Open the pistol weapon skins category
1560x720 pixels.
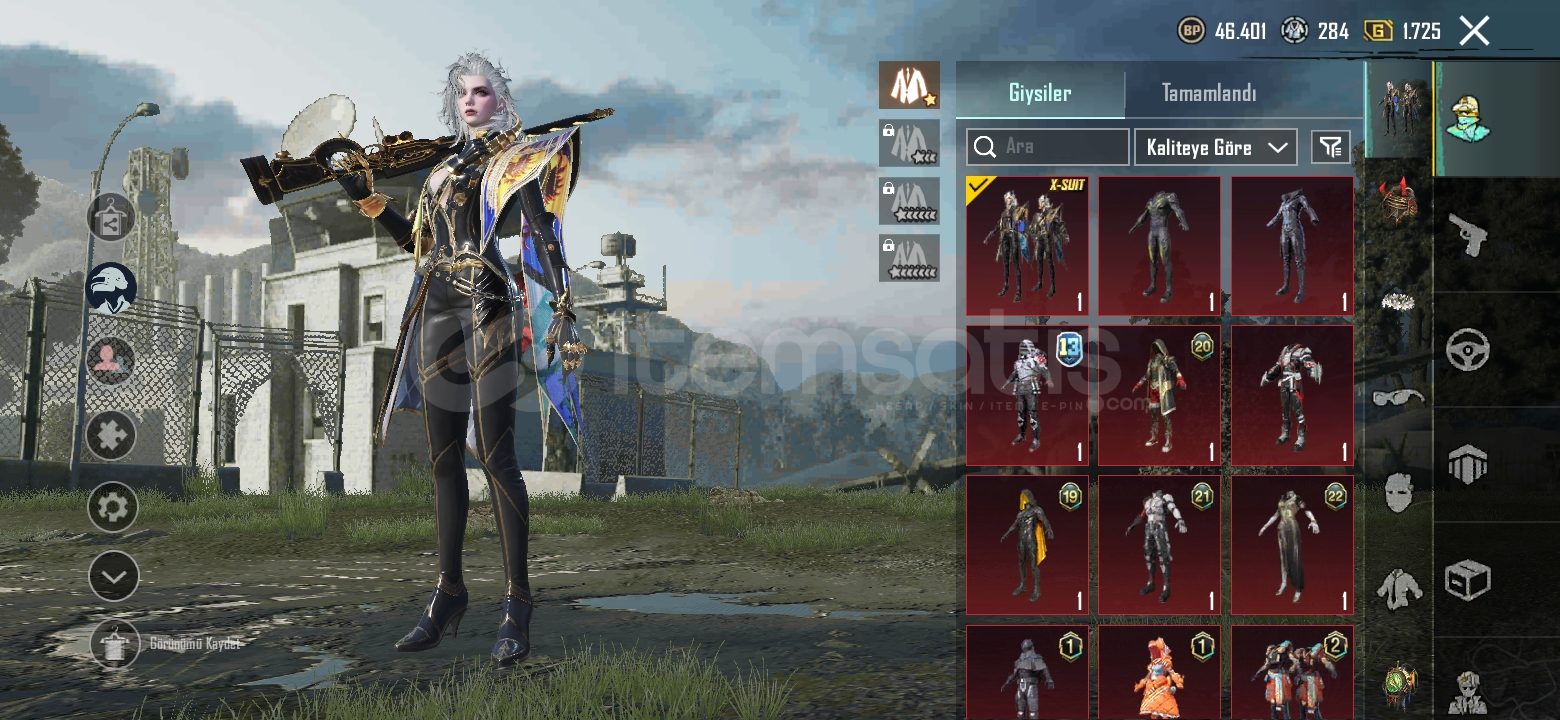1467,236
